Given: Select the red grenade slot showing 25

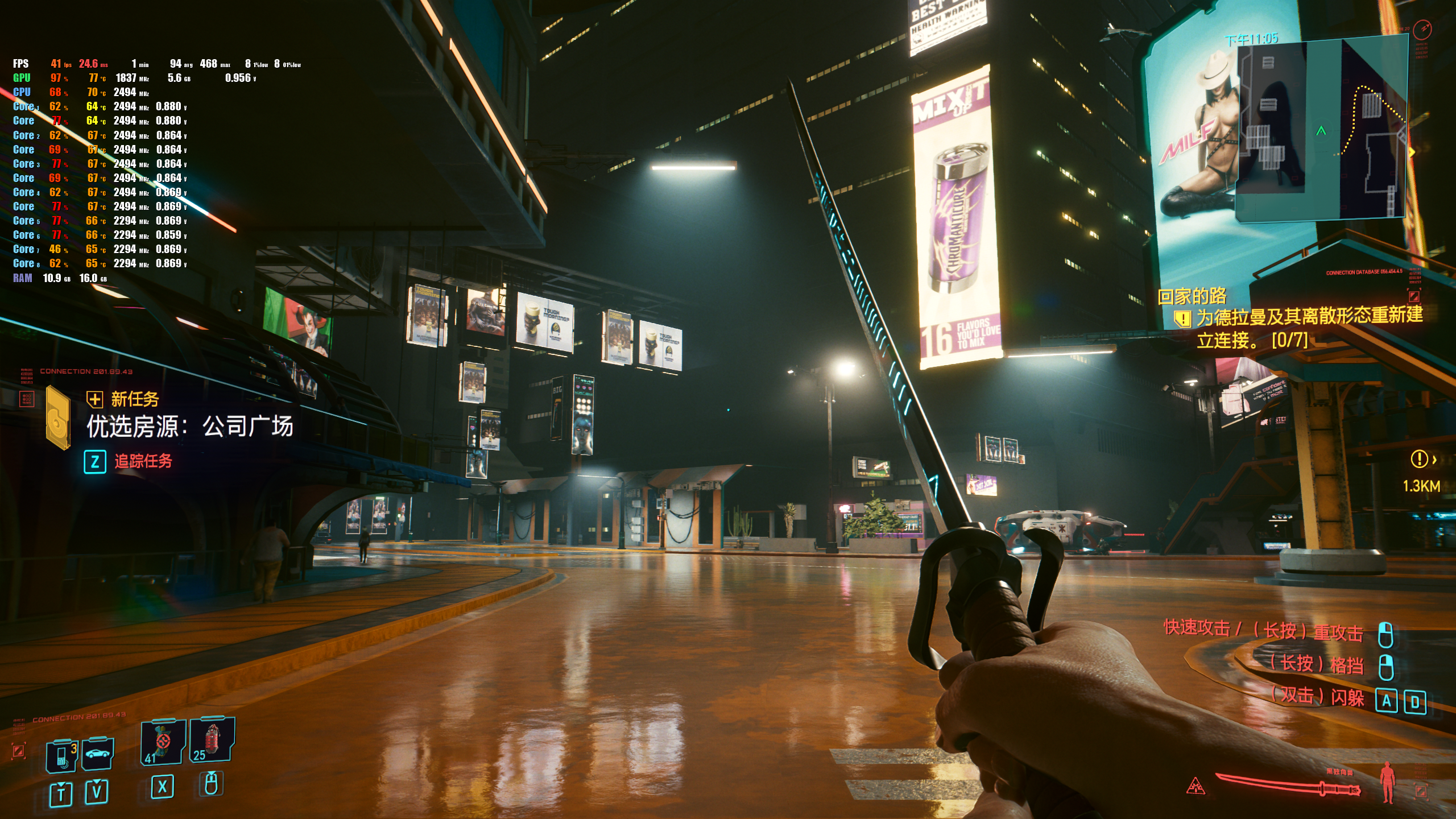Looking at the screenshot, I should [212, 739].
